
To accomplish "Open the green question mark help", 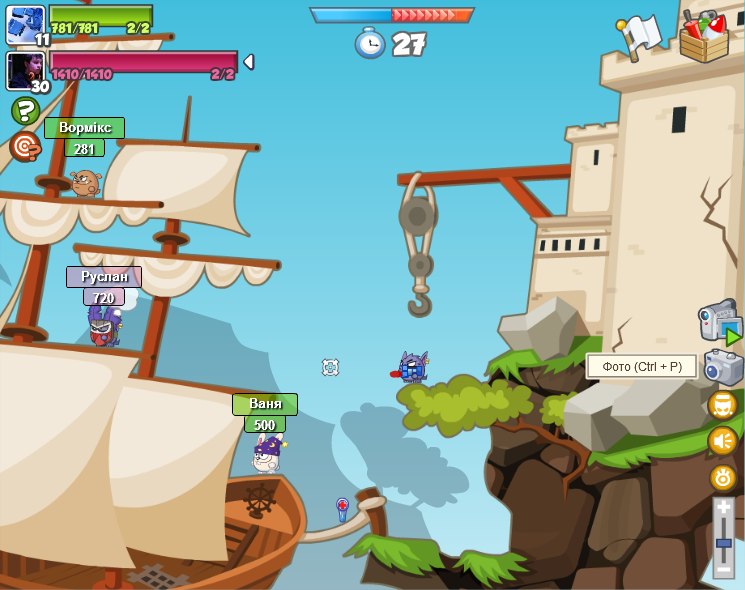I will point(25,110).
